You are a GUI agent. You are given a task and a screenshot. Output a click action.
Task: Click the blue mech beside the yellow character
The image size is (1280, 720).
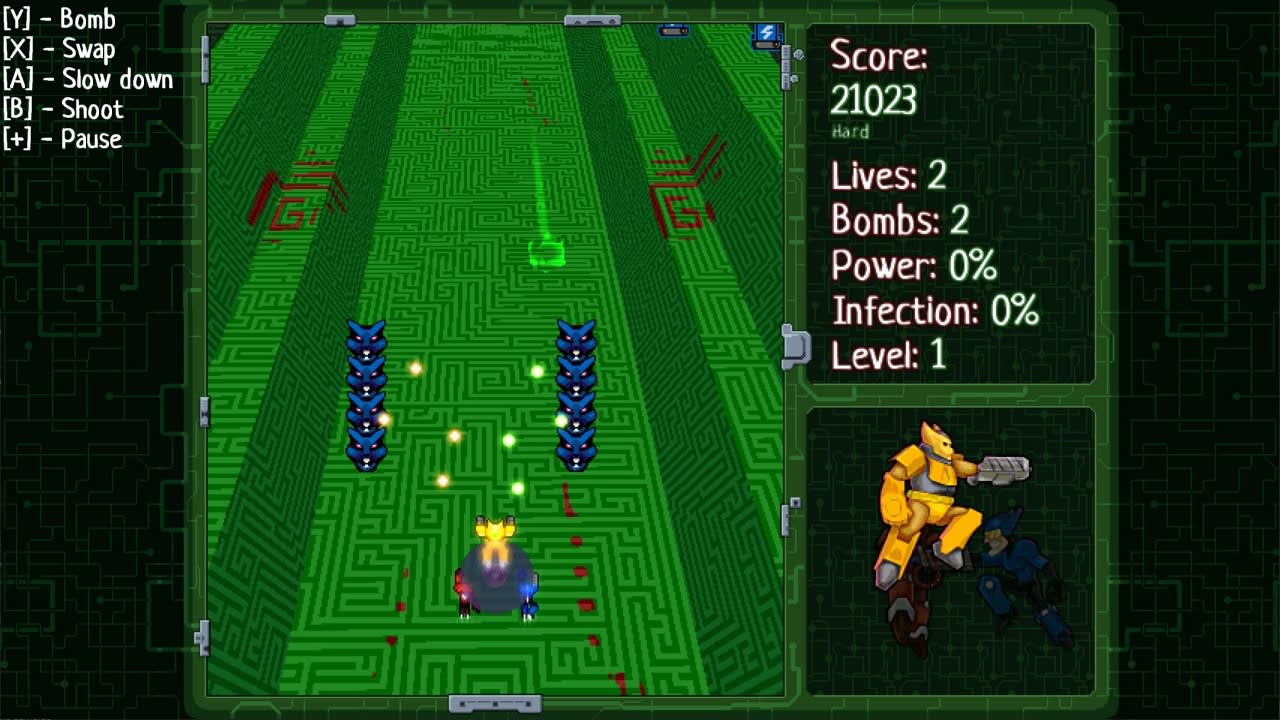[x=1020, y=560]
